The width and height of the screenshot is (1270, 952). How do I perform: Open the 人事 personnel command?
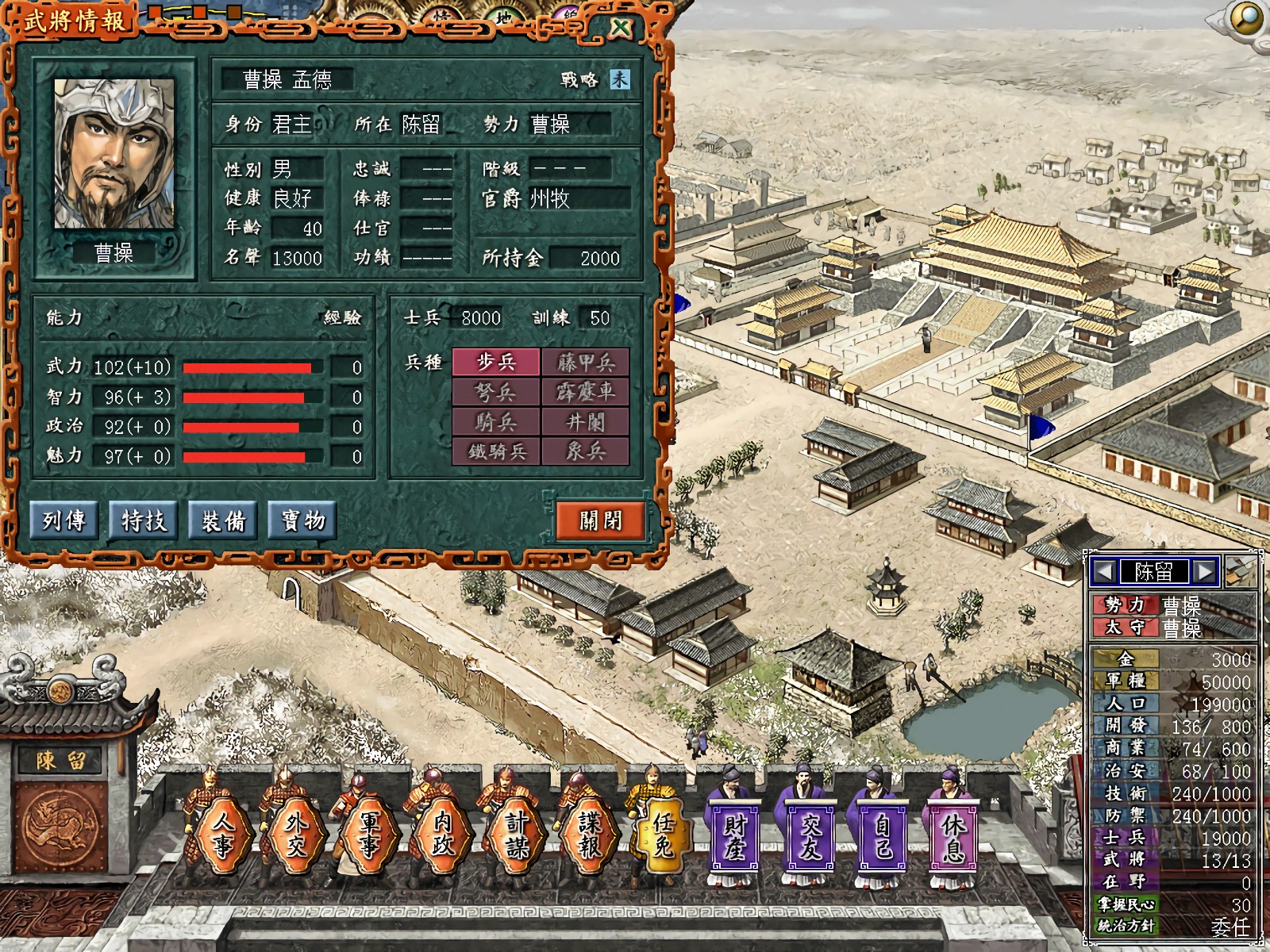[222, 835]
